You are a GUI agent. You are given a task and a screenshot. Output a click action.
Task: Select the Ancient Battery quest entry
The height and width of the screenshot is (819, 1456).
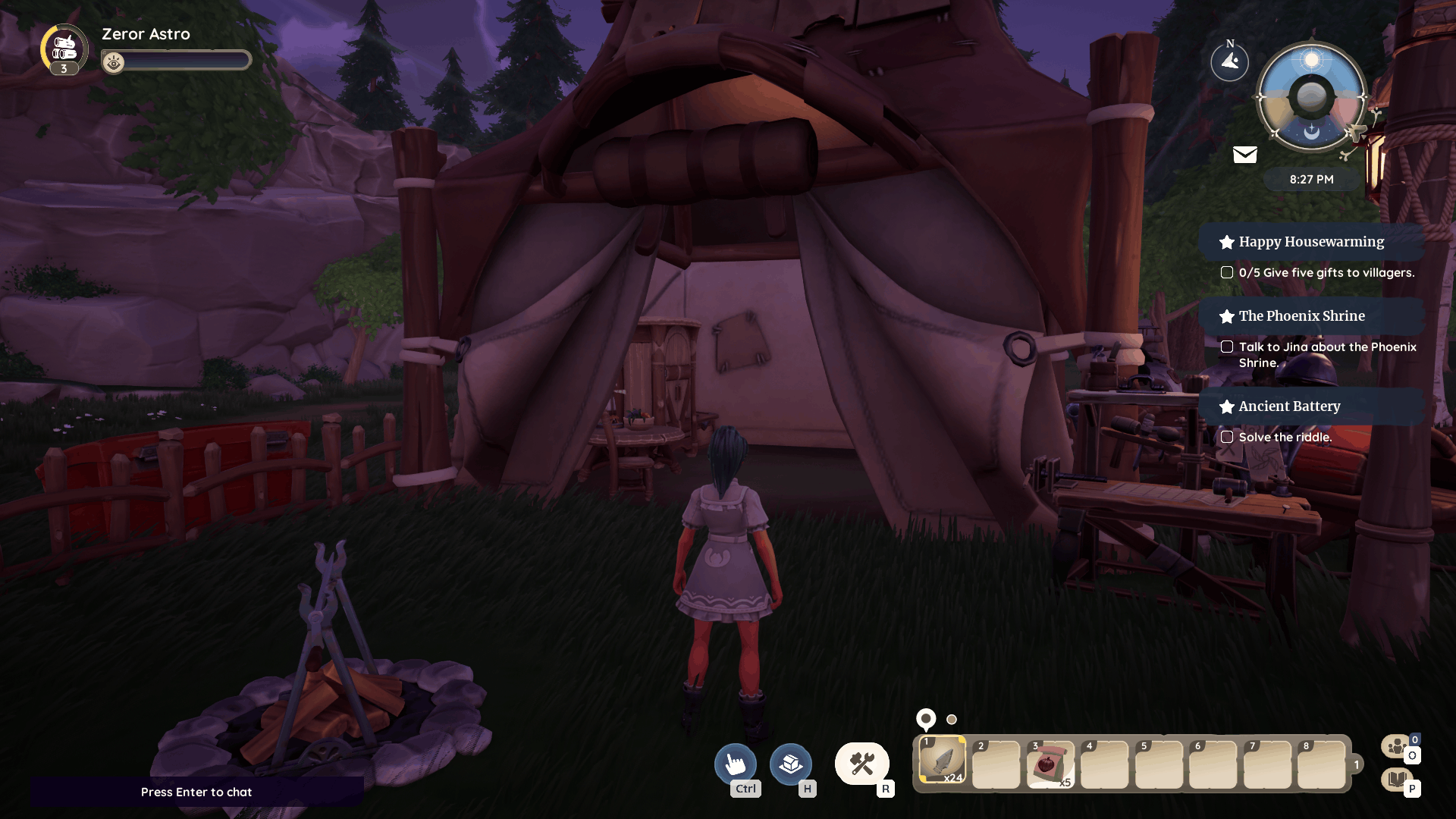point(1289,406)
